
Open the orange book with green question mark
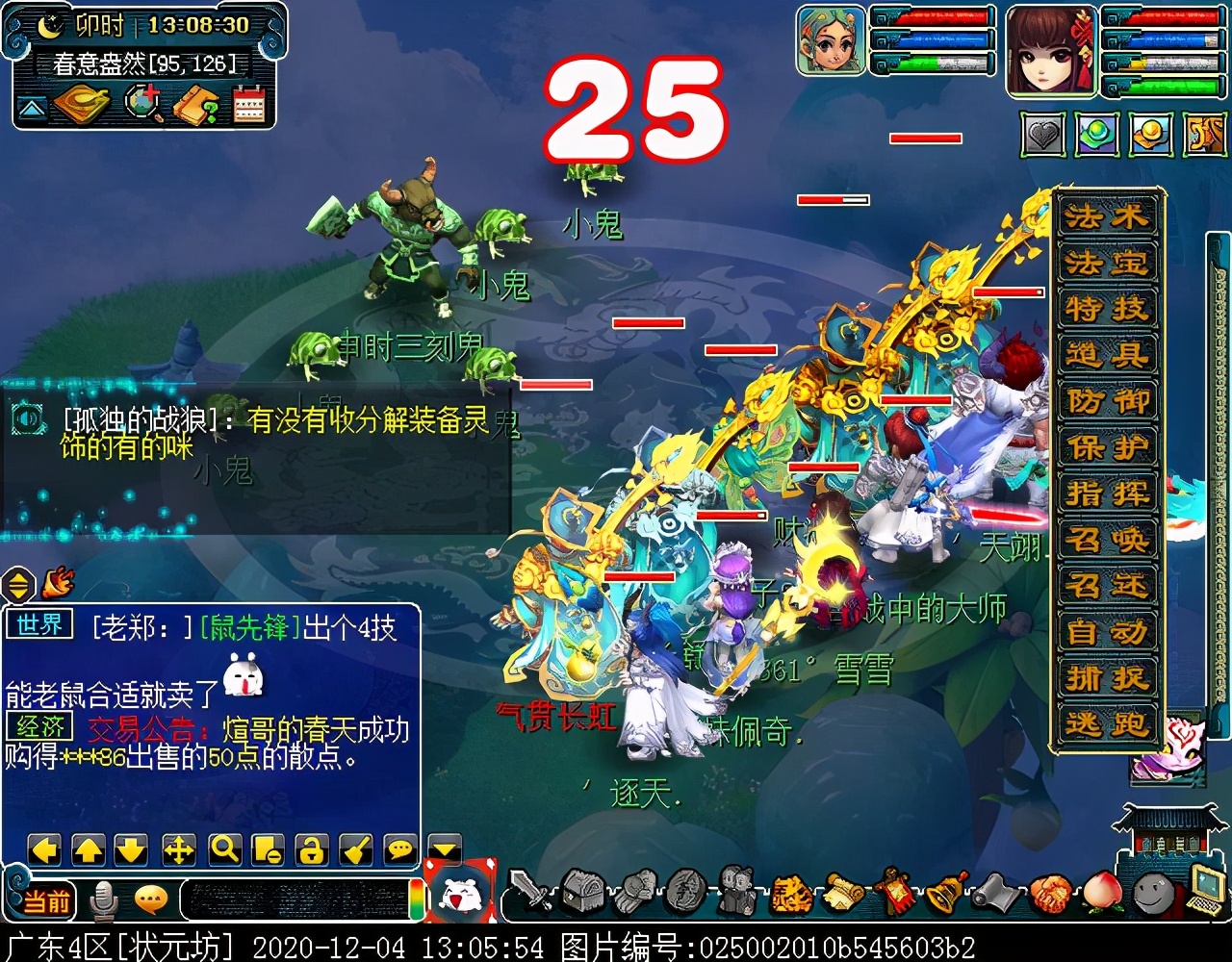click(196, 104)
